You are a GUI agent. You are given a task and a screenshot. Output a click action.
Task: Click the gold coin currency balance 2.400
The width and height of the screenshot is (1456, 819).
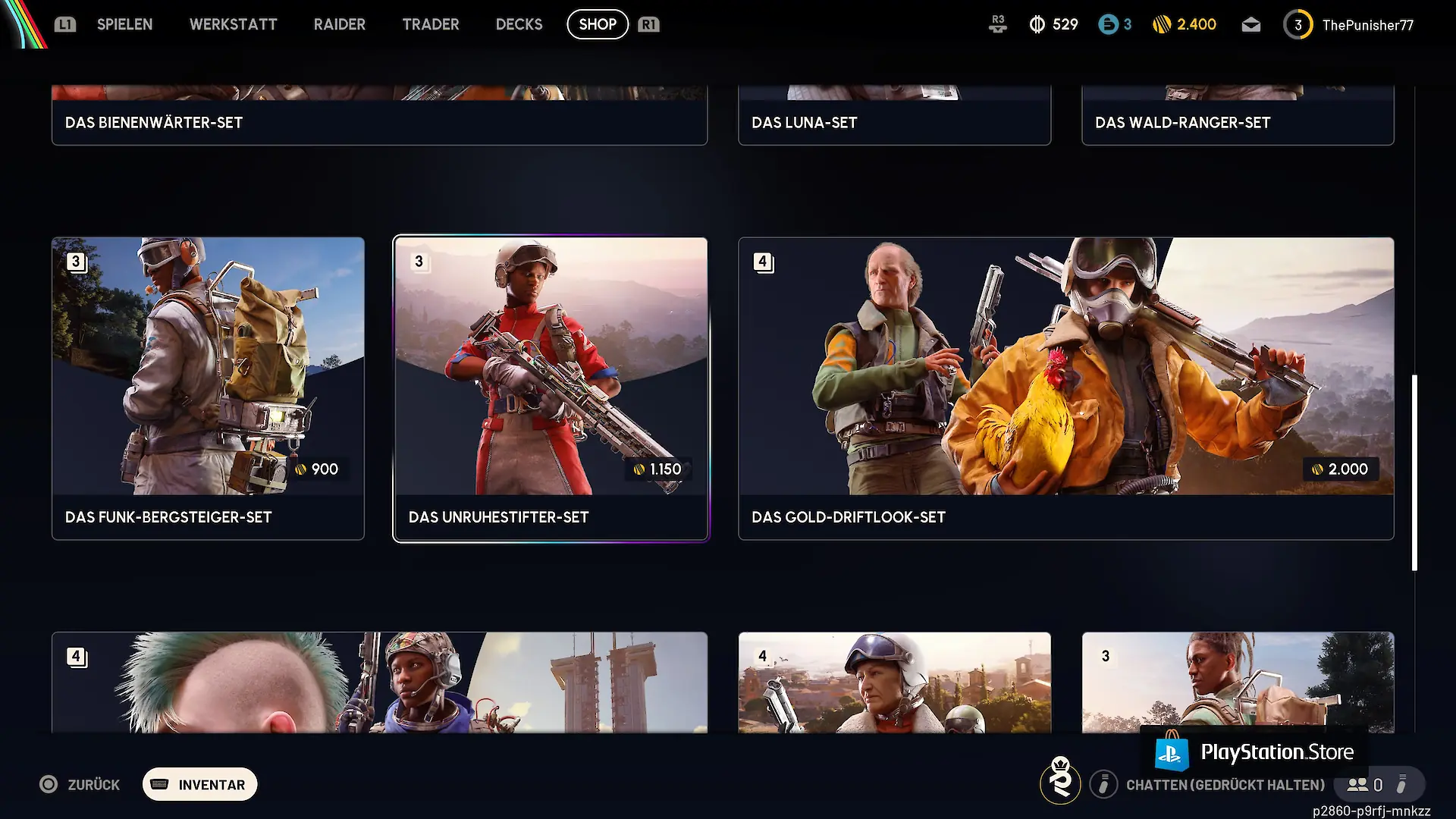pyautogui.click(x=1184, y=25)
